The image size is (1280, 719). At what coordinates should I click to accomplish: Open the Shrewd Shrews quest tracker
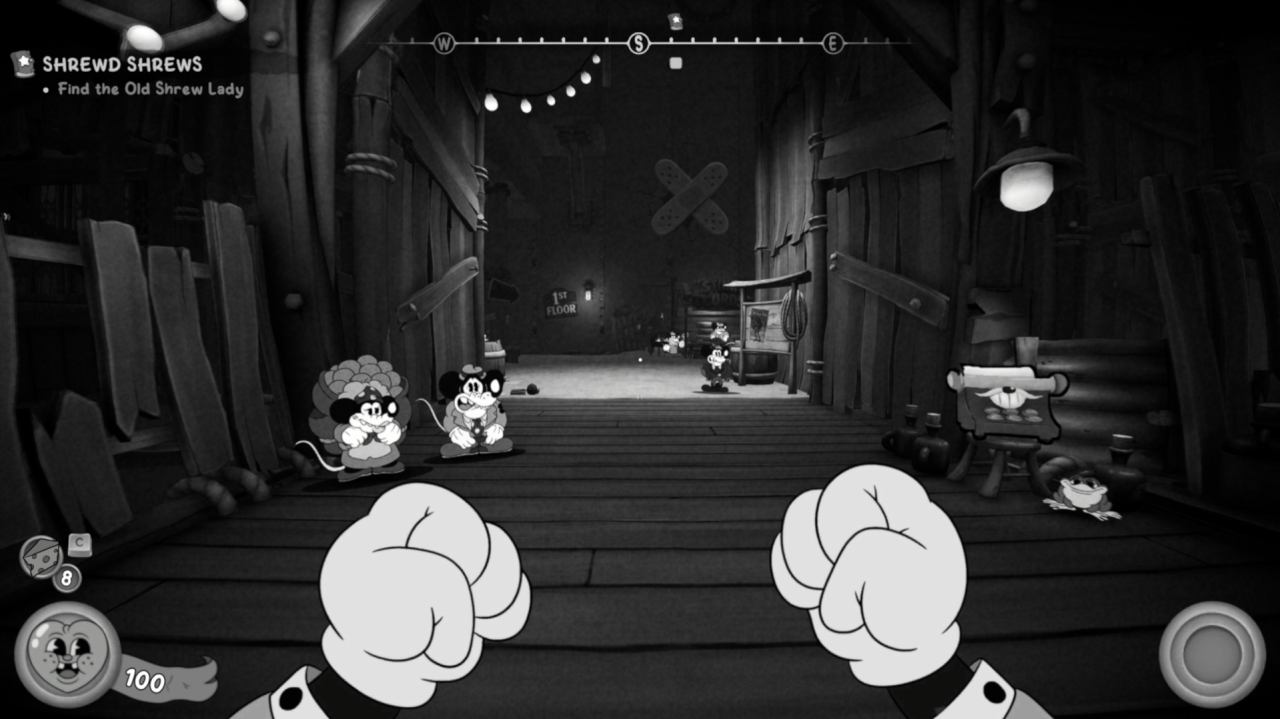click(x=121, y=65)
